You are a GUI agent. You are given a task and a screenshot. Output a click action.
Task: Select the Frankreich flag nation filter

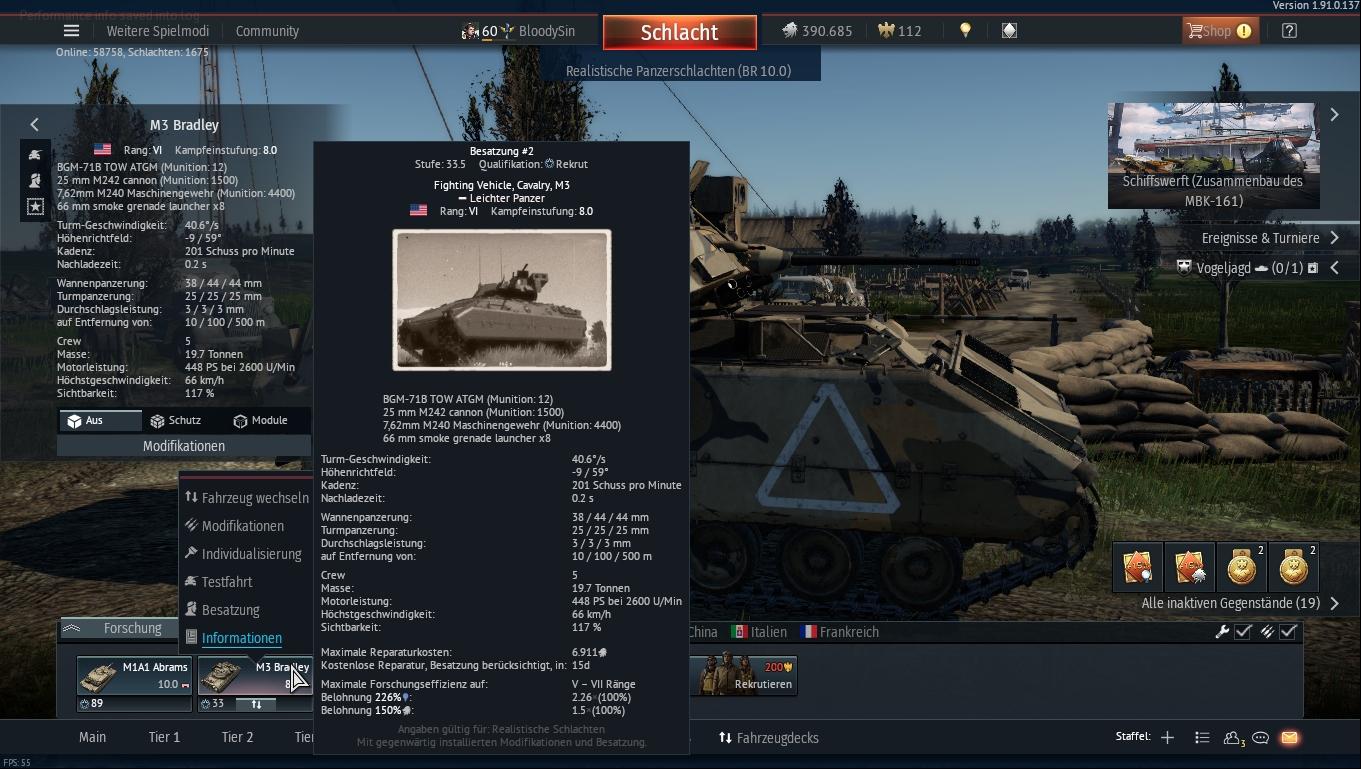(837, 632)
